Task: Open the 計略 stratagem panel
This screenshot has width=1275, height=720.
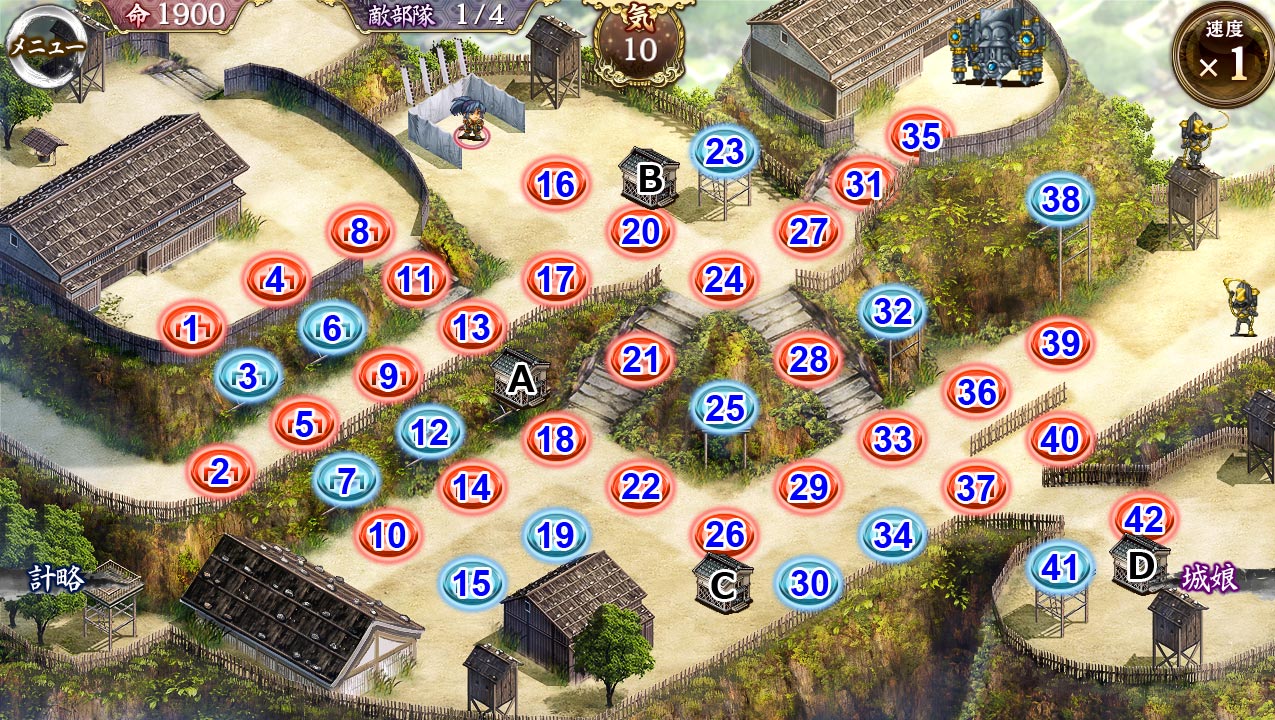Action: click(x=57, y=579)
